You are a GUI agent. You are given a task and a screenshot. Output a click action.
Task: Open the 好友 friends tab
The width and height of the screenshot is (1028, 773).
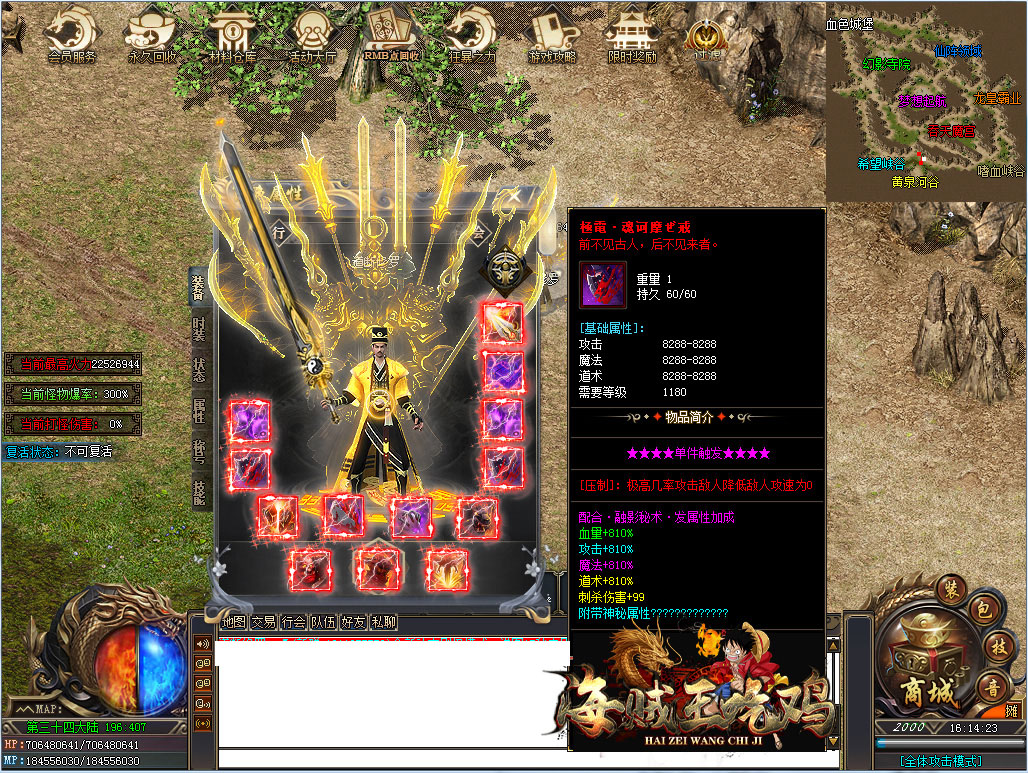click(353, 622)
